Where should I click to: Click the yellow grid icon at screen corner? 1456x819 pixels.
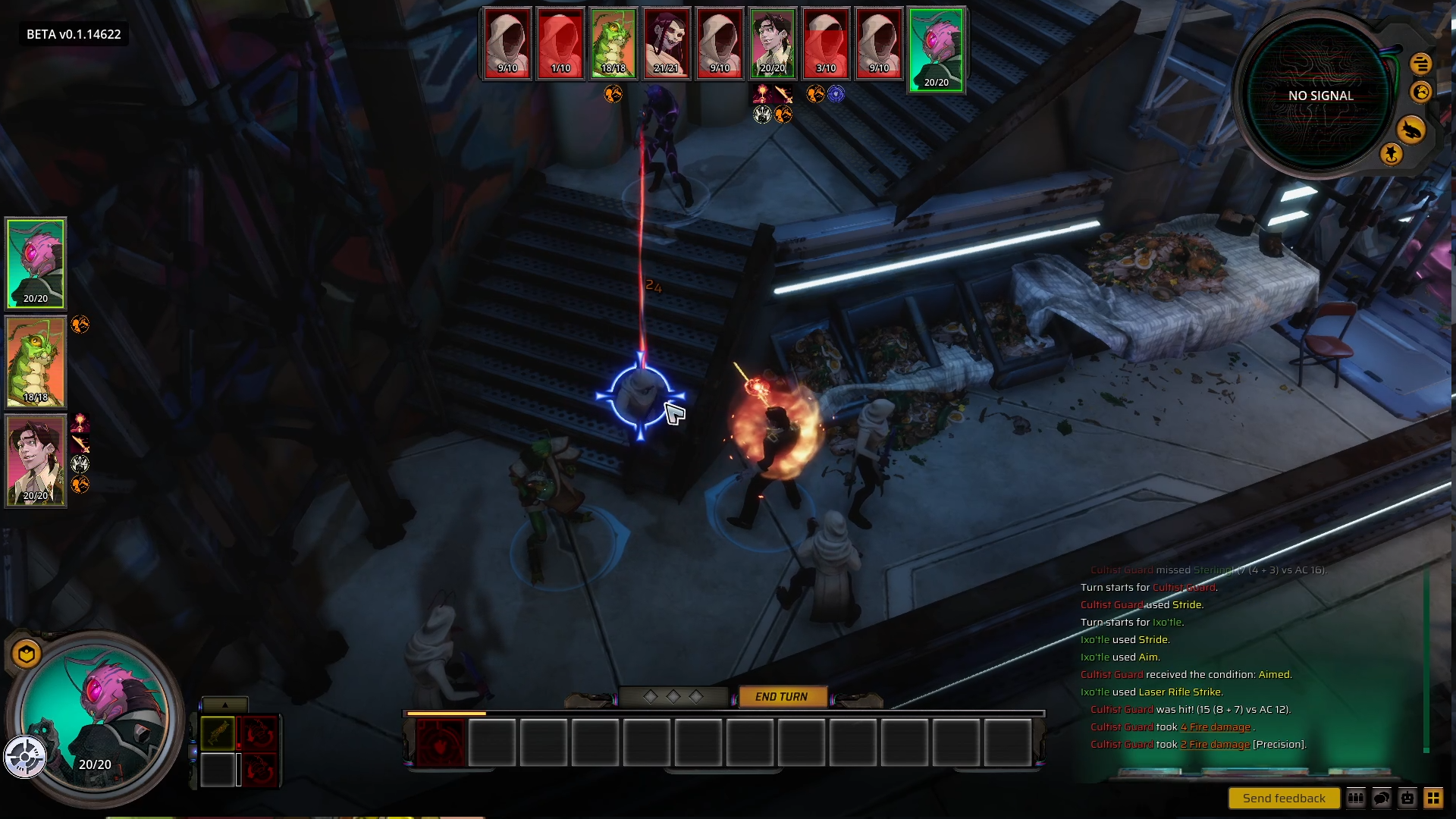(1434, 798)
